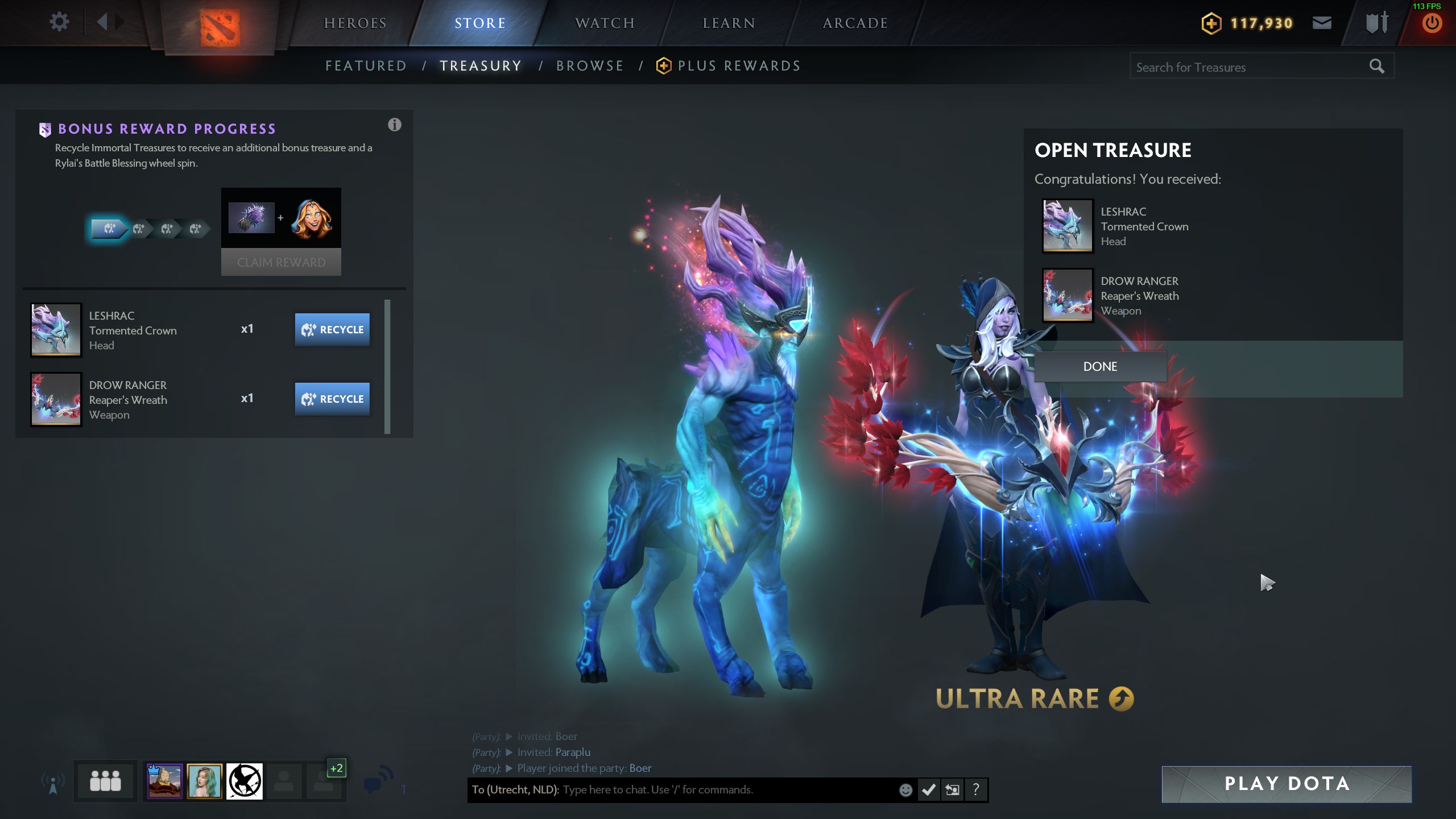The height and width of the screenshot is (819, 1456).
Task: Show bonus reward info icon
Action: pos(394,125)
